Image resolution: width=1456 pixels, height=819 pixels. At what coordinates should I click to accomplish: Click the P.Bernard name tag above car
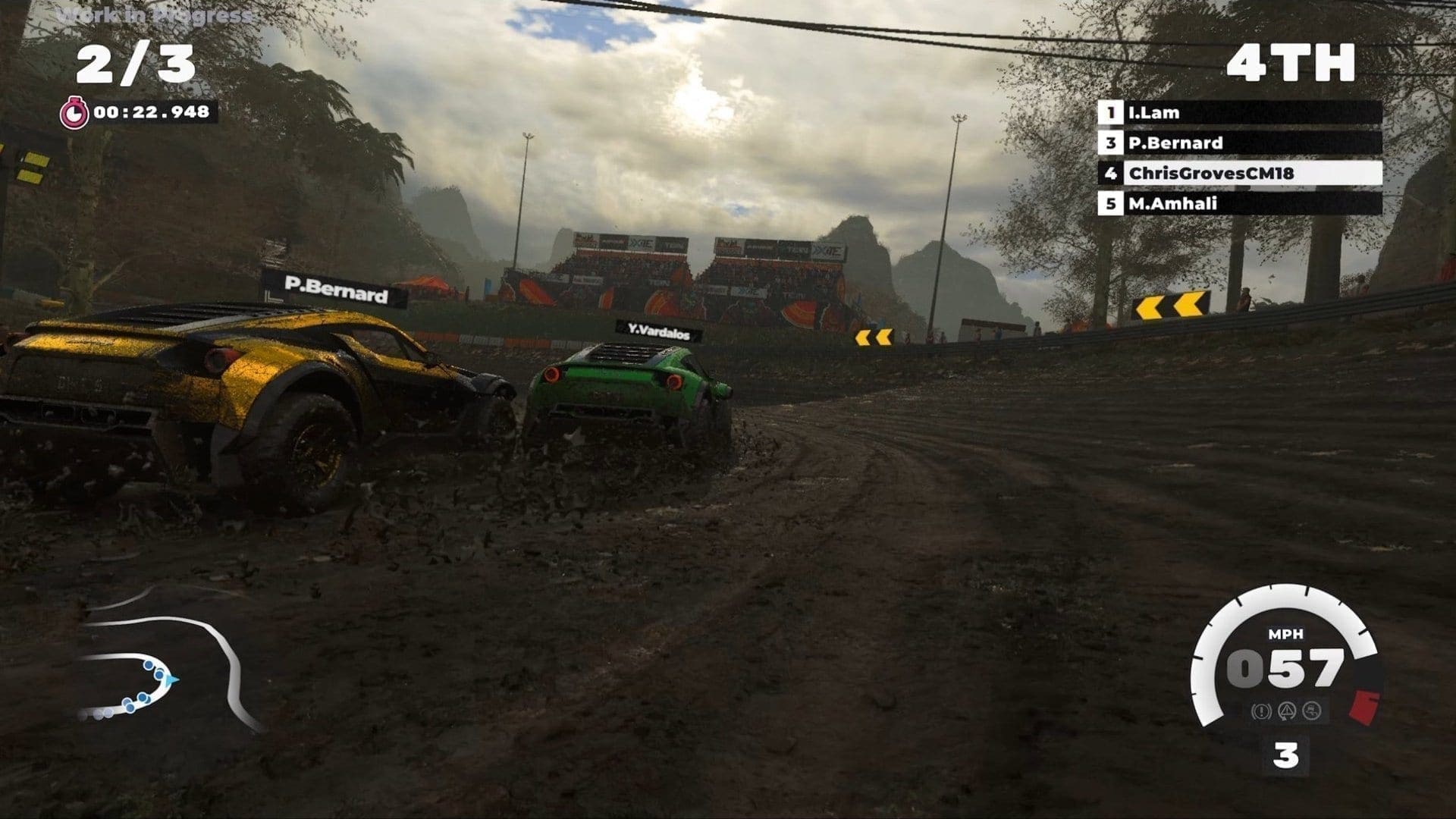coord(335,290)
